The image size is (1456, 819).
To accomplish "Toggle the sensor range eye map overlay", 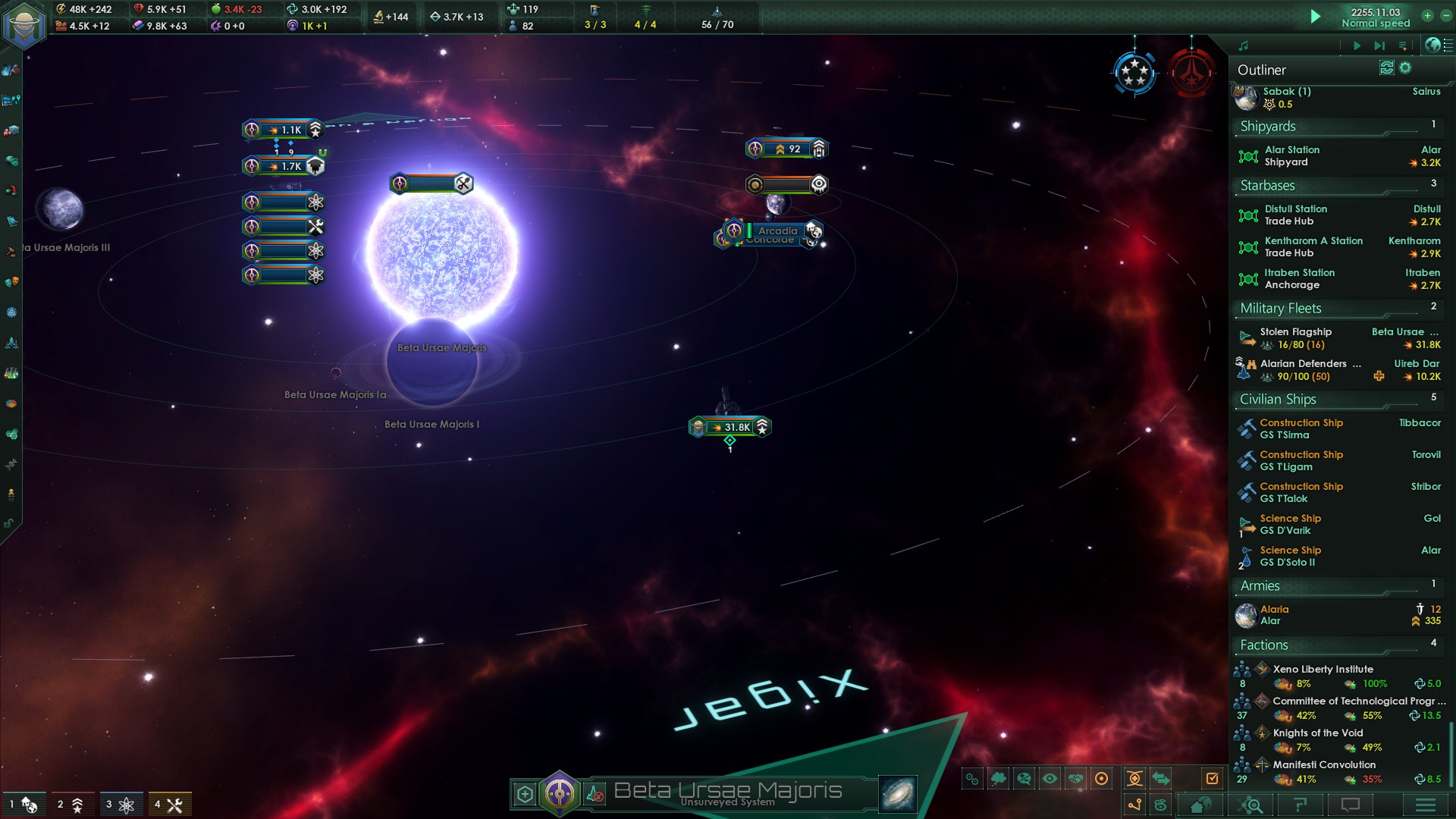I will 1050,777.
